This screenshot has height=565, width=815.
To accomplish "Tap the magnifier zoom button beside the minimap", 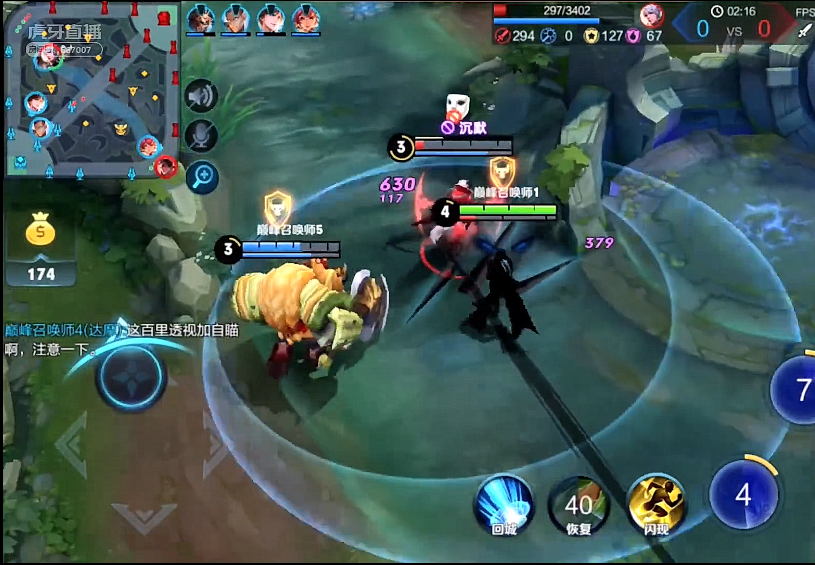I will (202, 178).
